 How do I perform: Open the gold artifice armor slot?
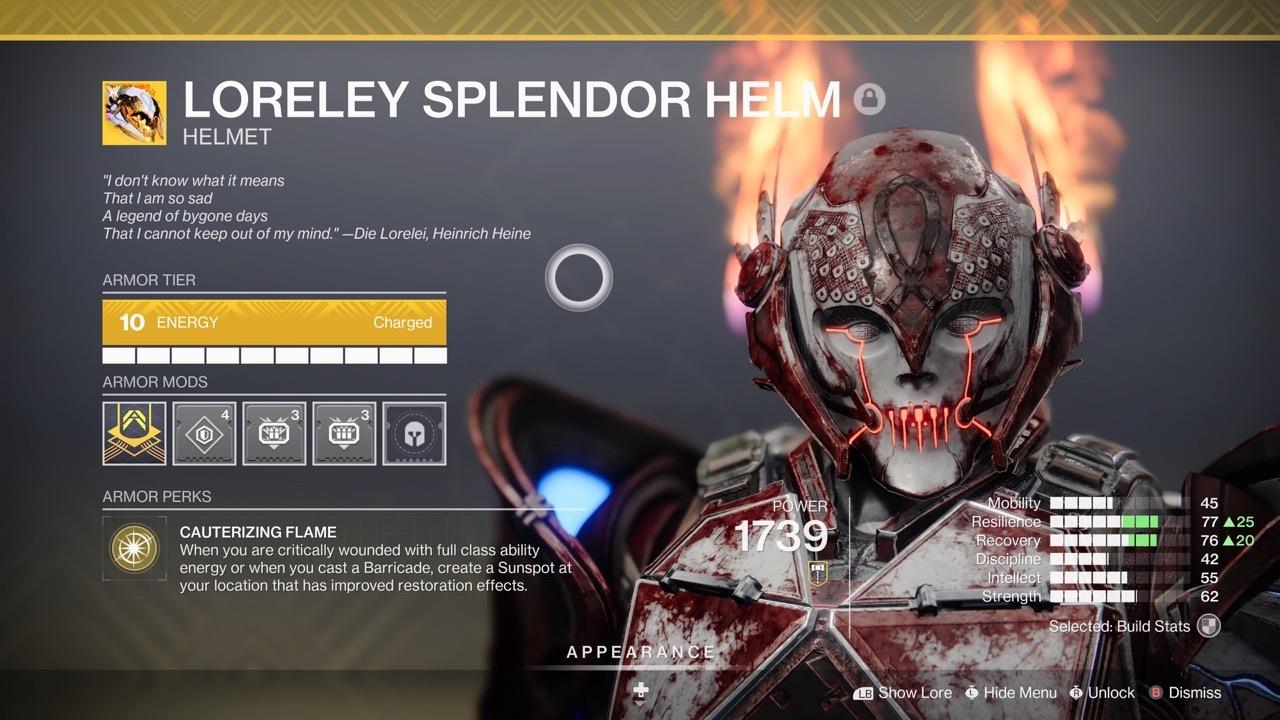(132, 433)
